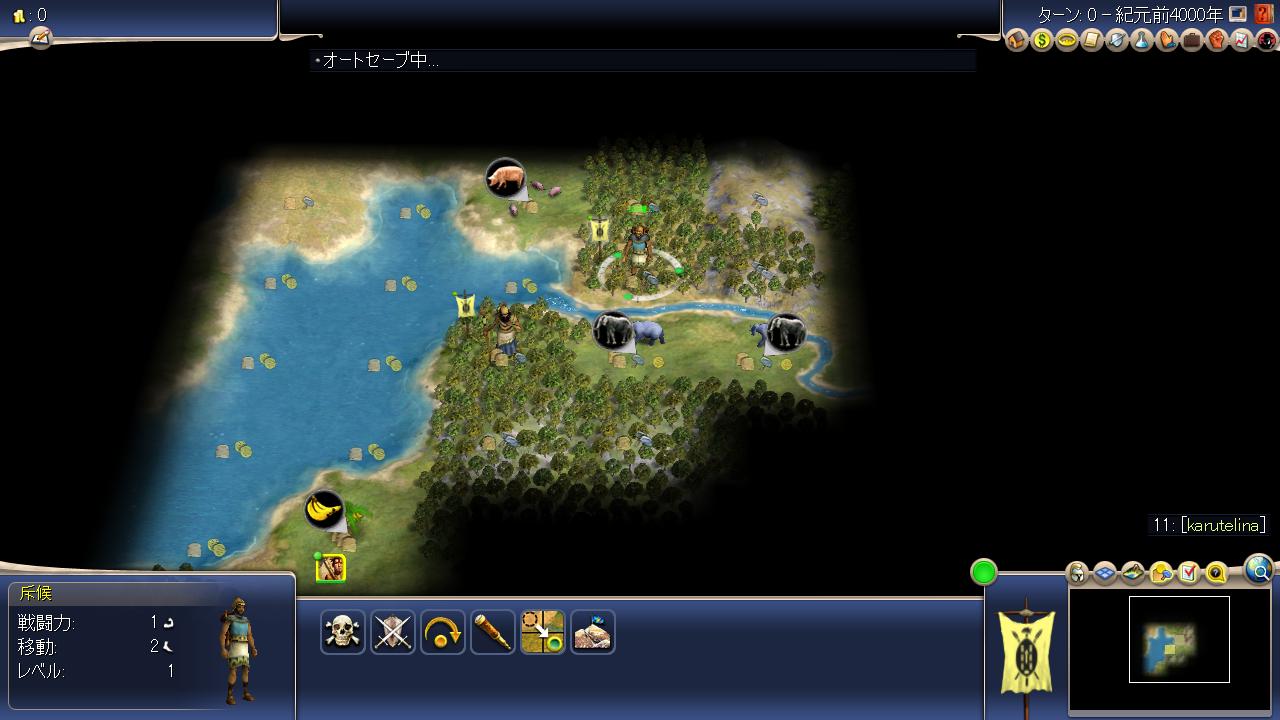Open the Civilopedia question mark book

1265,14
